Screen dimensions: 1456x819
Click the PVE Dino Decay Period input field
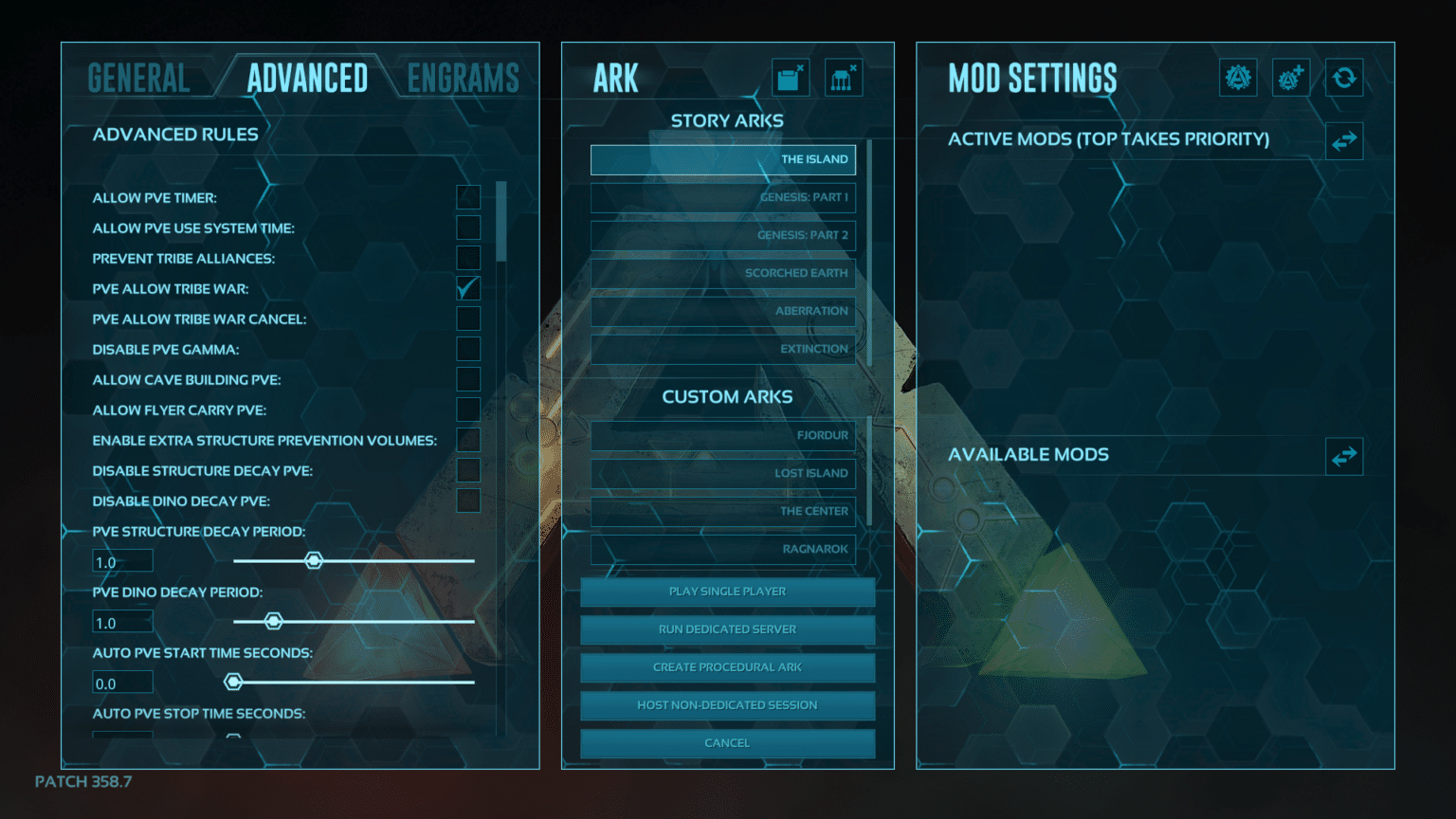pyautogui.click(x=121, y=621)
